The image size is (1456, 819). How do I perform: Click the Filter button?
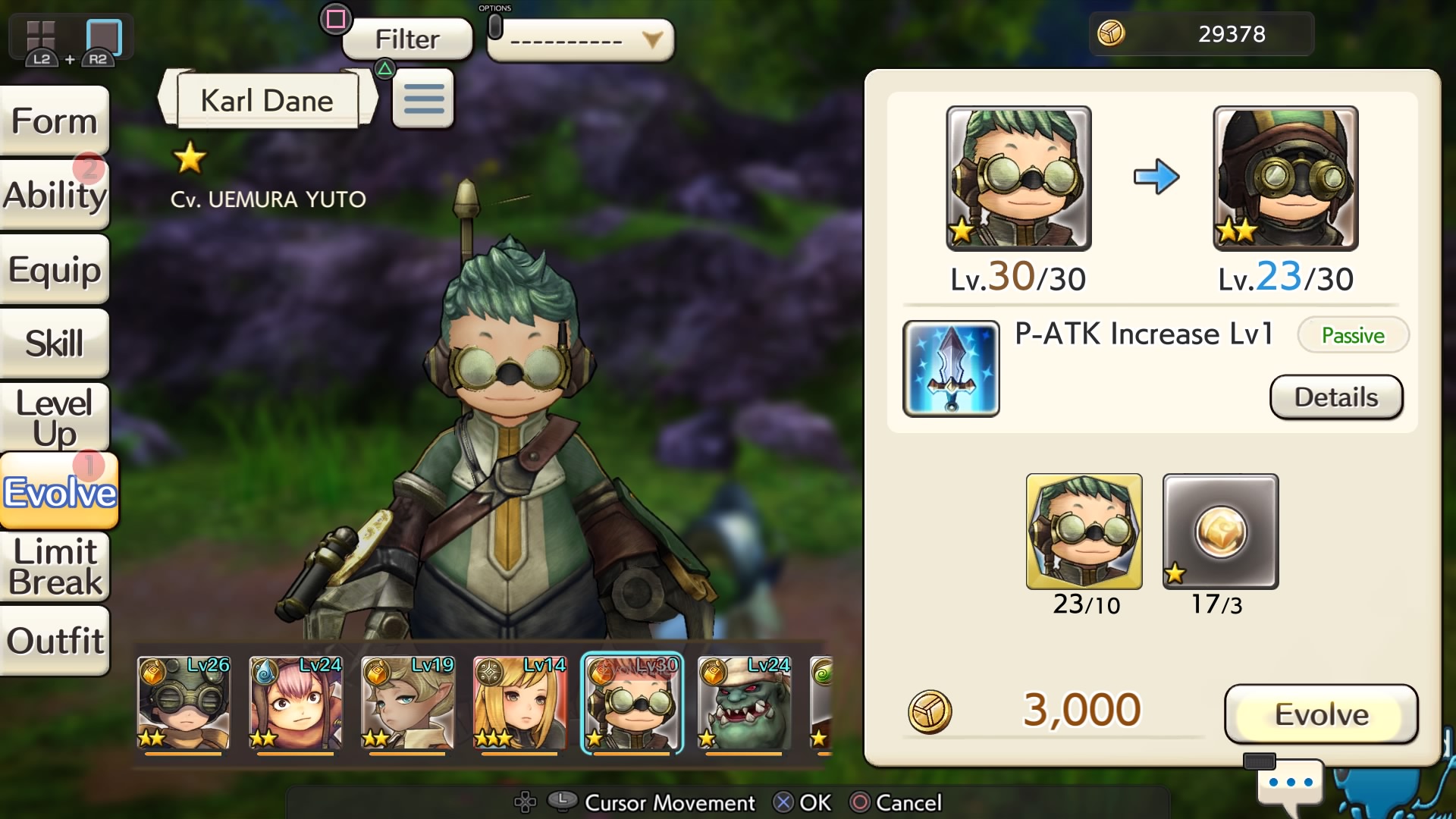(407, 39)
